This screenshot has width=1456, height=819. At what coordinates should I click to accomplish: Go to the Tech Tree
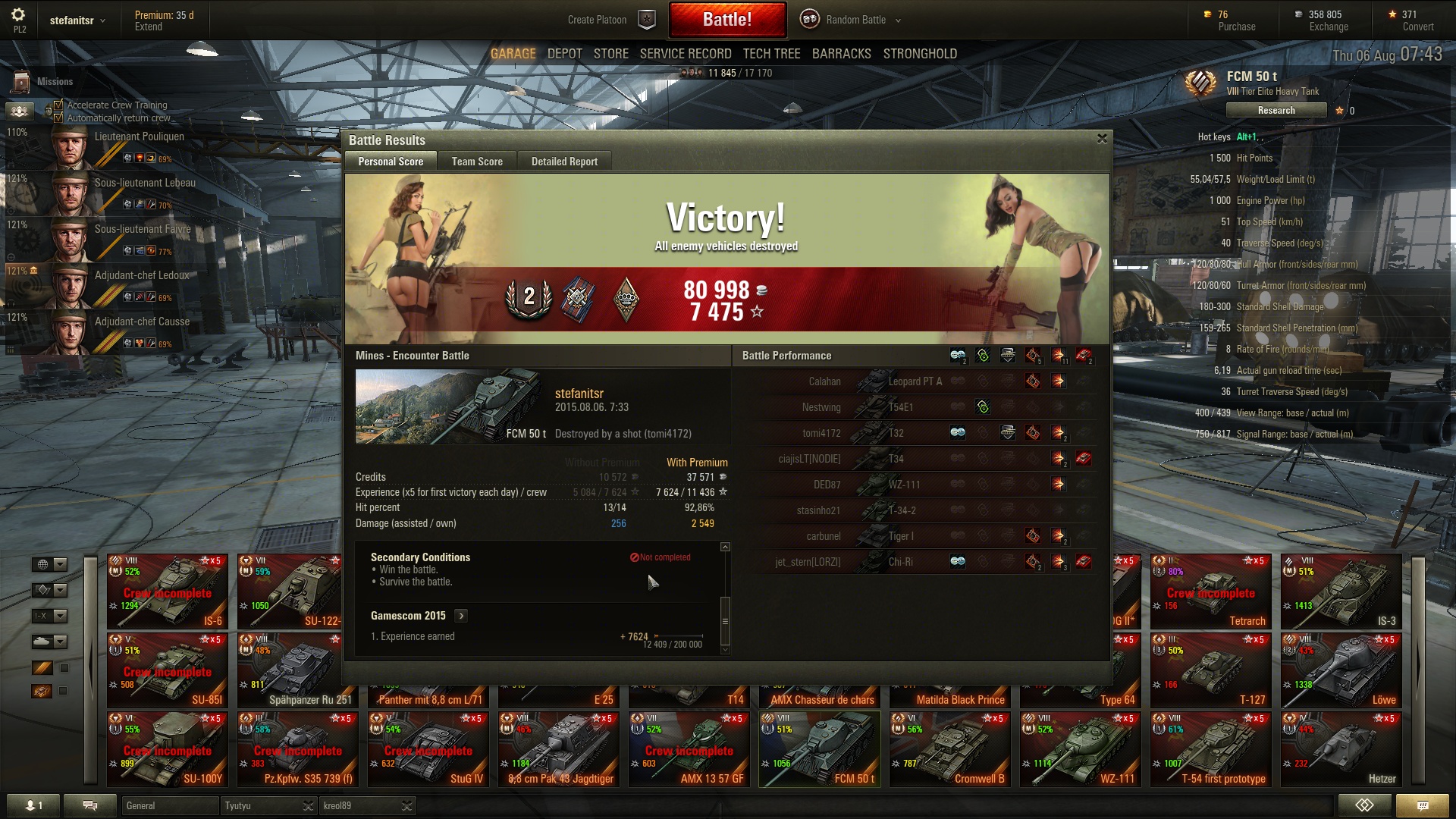pyautogui.click(x=771, y=54)
